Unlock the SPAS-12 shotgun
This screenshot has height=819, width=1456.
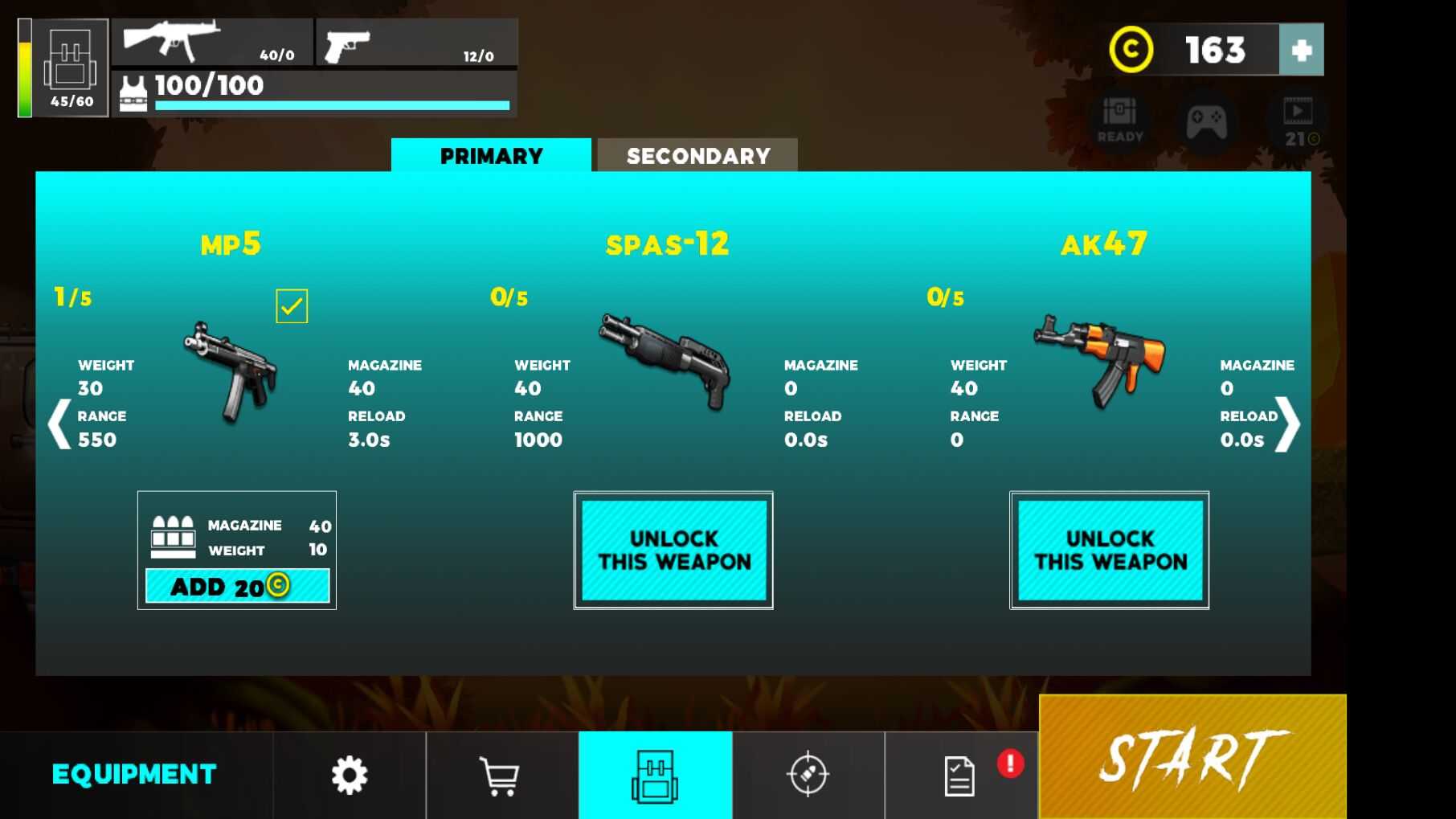(673, 551)
